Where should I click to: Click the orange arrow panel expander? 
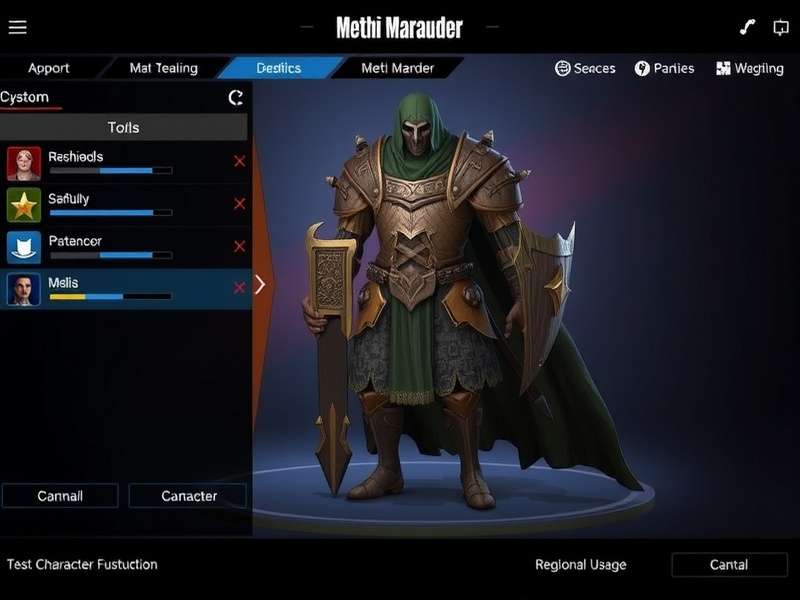click(260, 284)
